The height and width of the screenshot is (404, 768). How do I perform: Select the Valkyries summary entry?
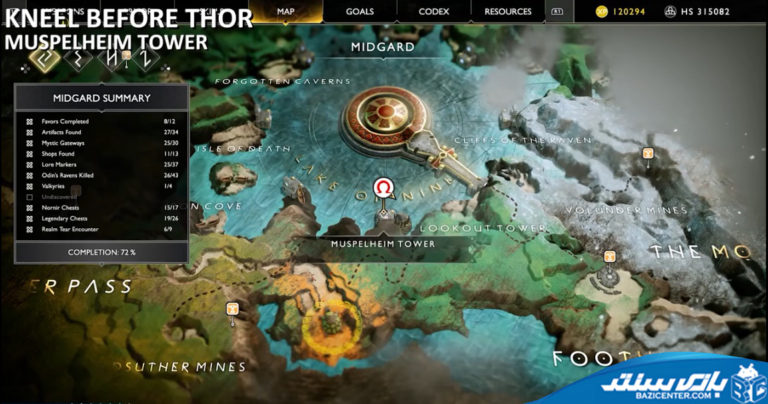[101, 186]
